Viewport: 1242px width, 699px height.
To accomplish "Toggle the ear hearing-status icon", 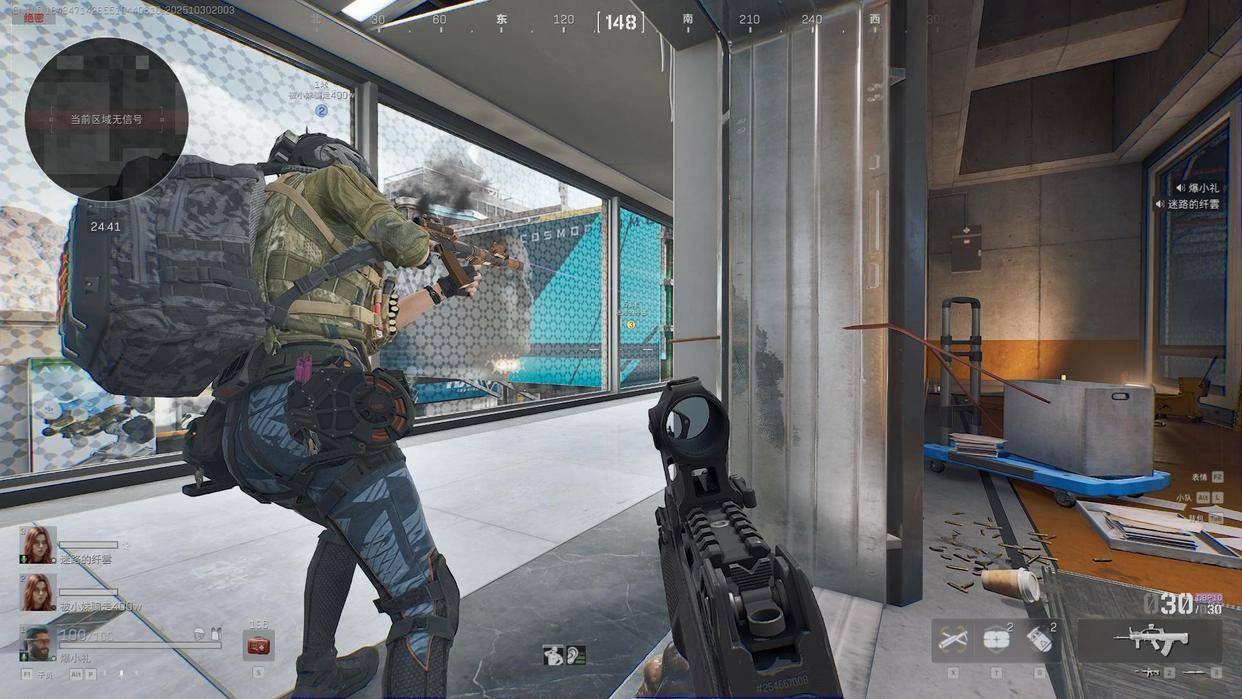I will click(575, 655).
